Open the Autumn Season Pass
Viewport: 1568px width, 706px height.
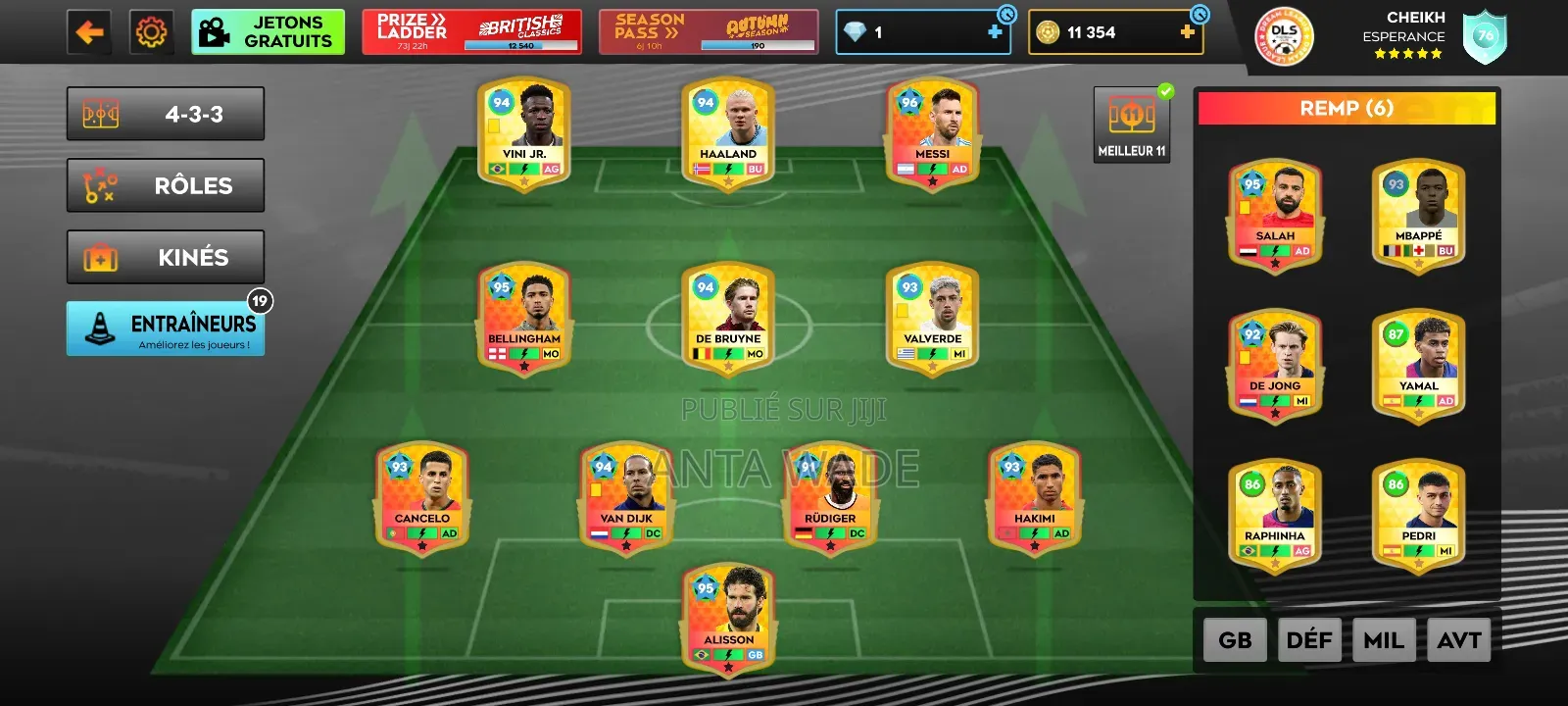pyautogui.click(x=708, y=30)
